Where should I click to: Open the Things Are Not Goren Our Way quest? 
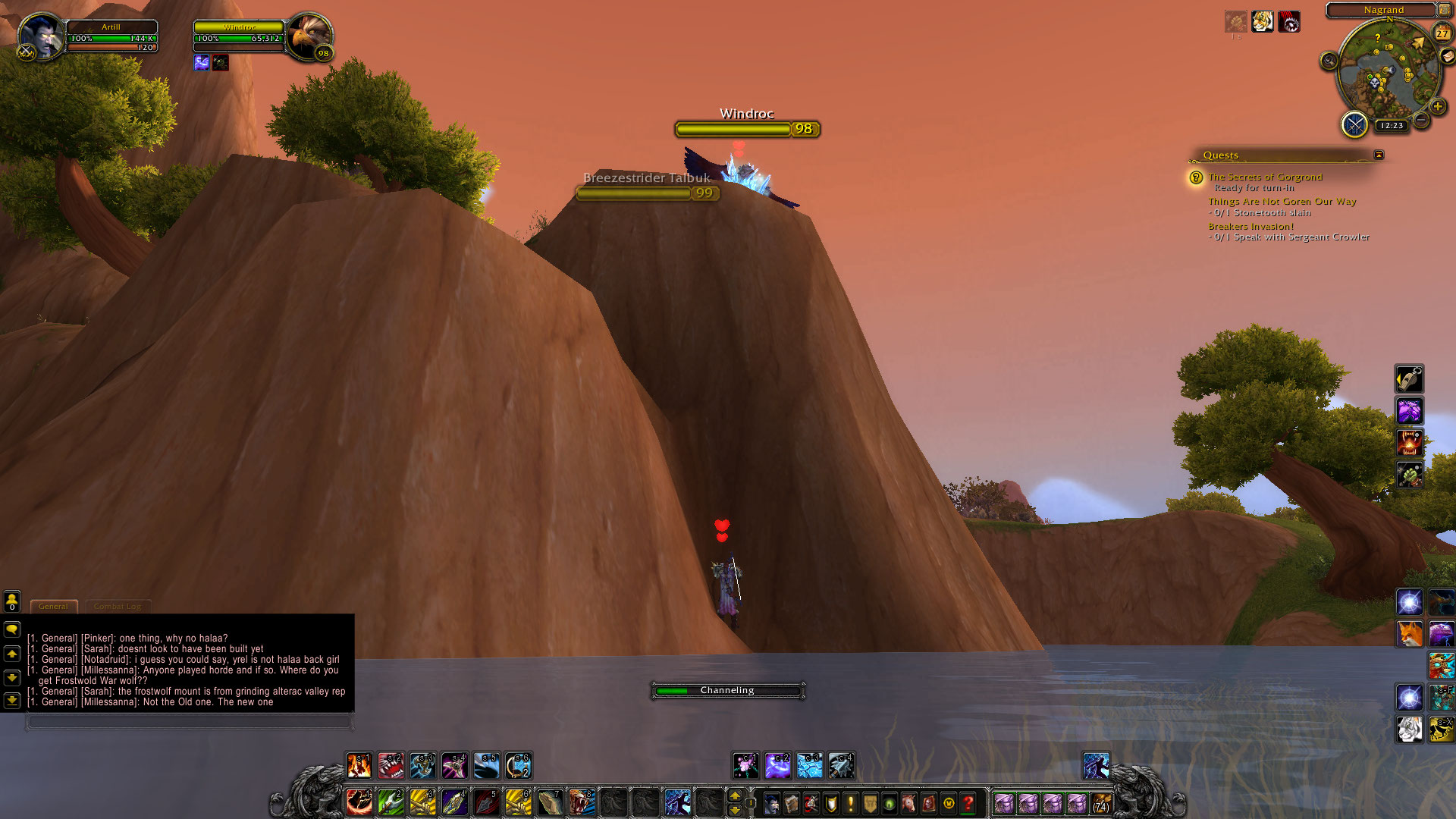[x=1282, y=201]
